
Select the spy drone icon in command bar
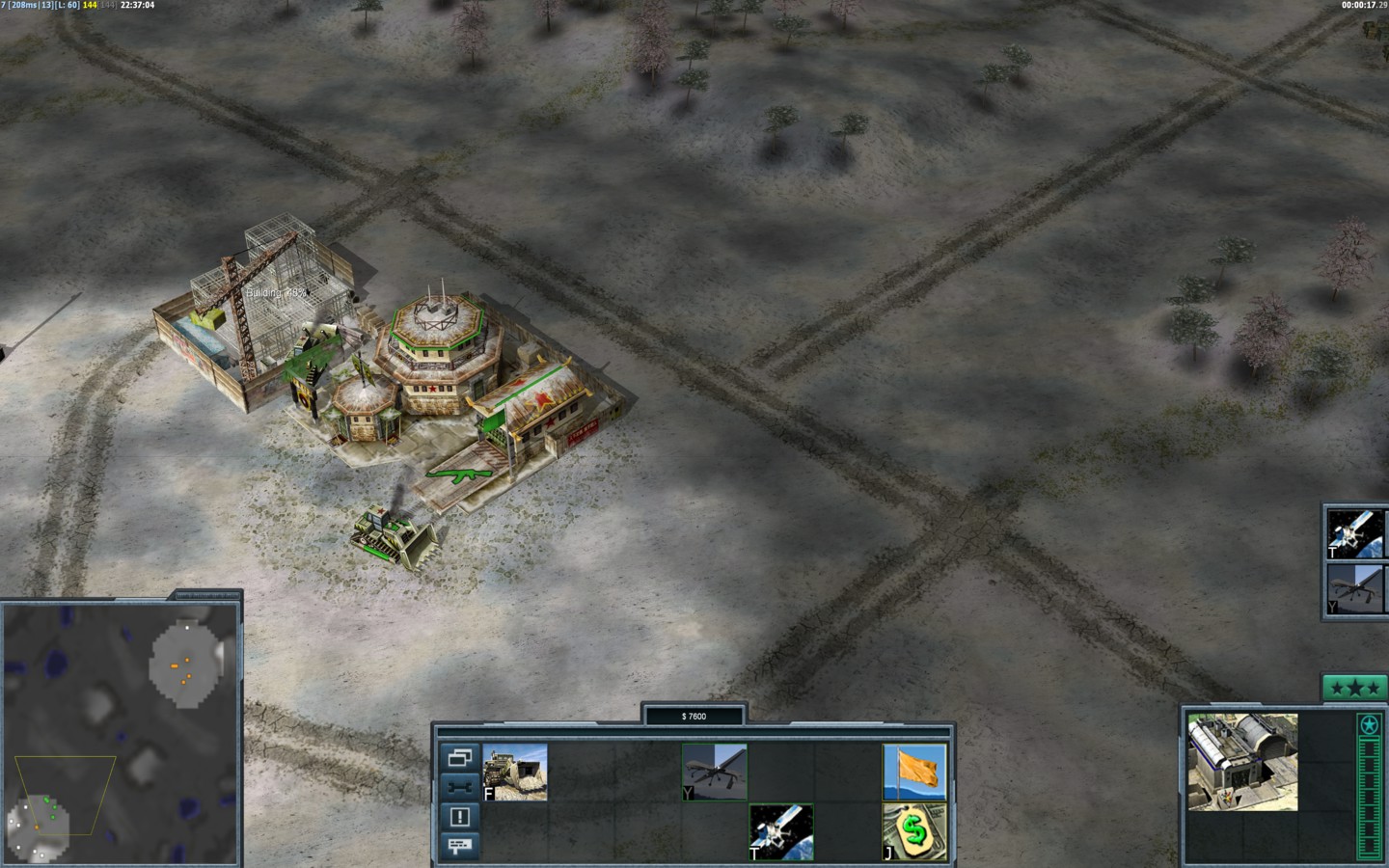[715, 772]
